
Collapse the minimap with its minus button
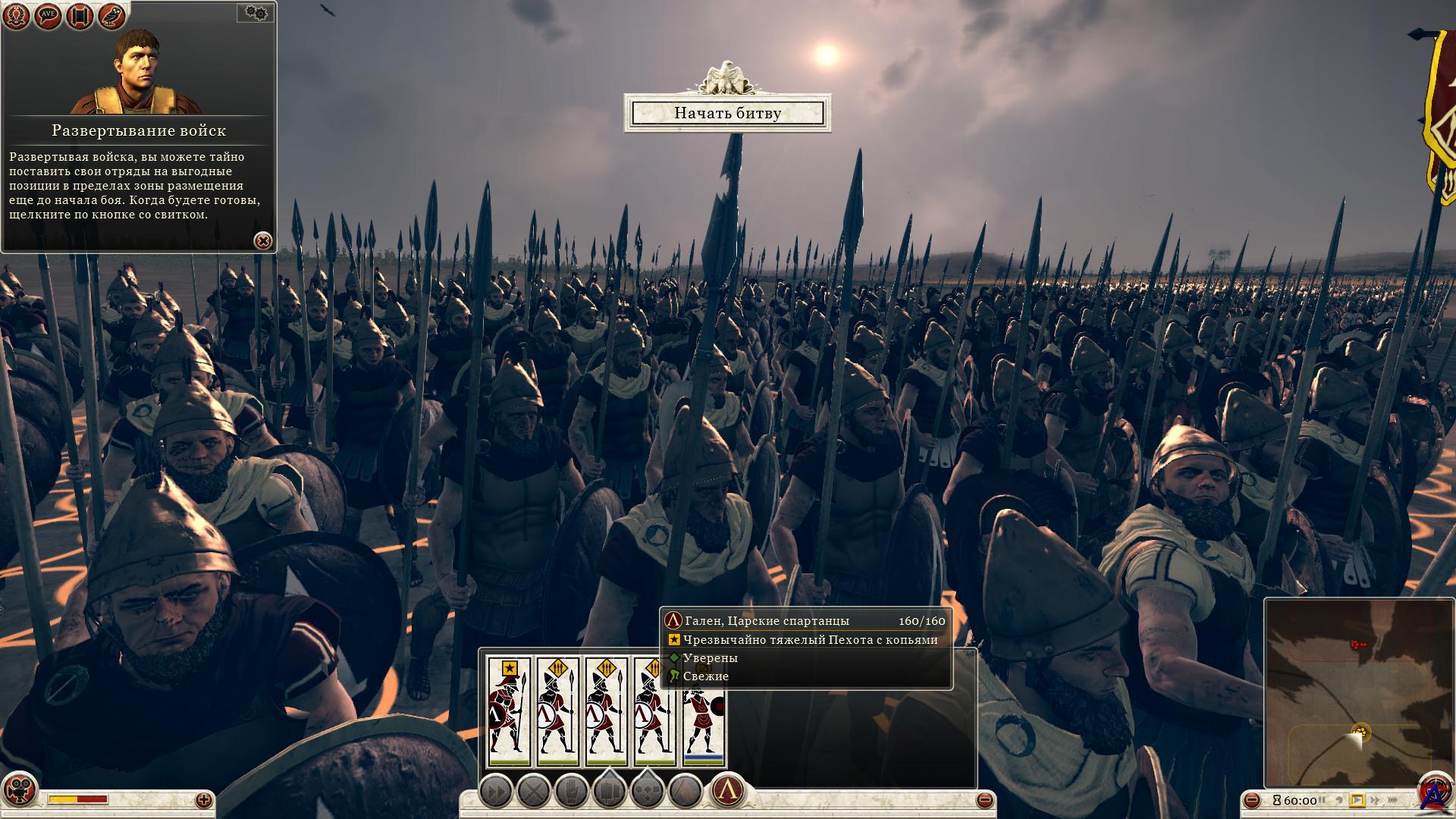(x=1252, y=800)
